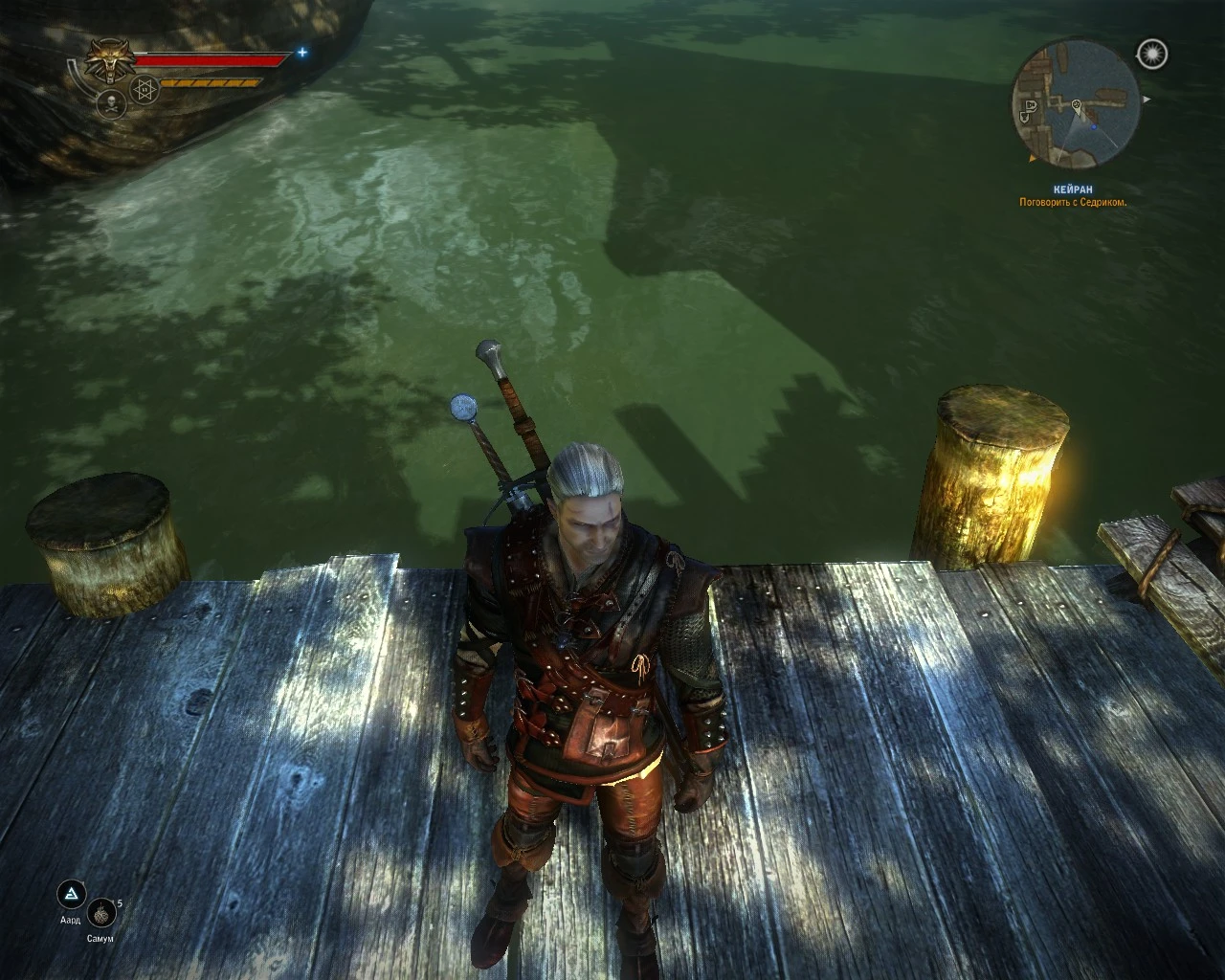Click the Аард label text

coord(71,920)
